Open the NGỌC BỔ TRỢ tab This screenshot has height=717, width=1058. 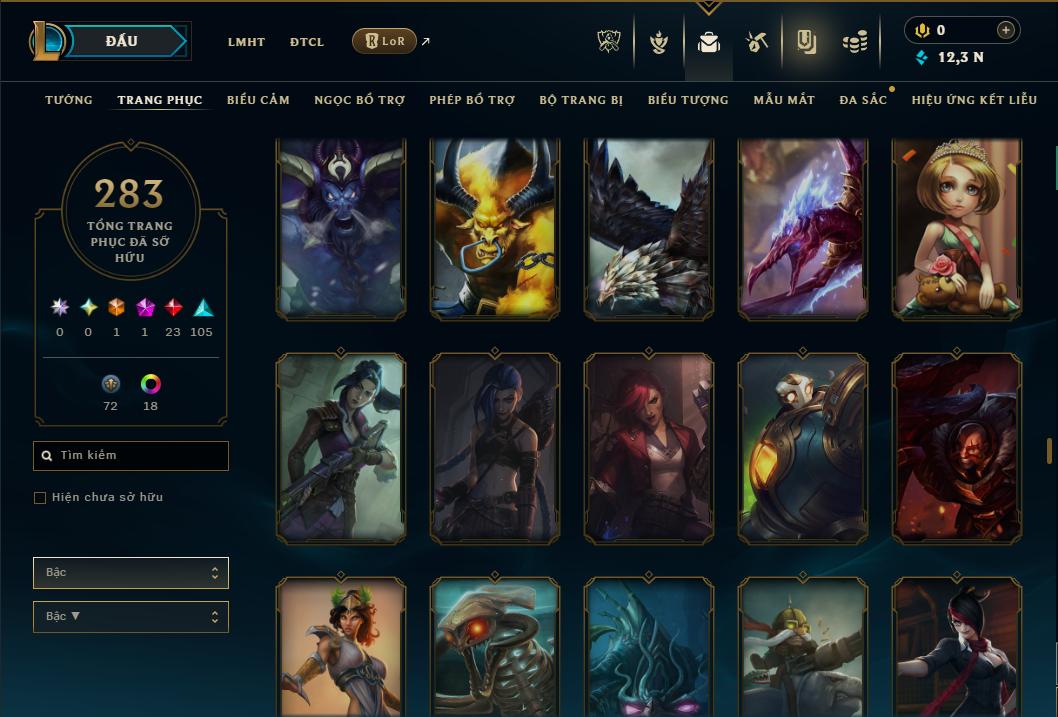[x=360, y=100]
